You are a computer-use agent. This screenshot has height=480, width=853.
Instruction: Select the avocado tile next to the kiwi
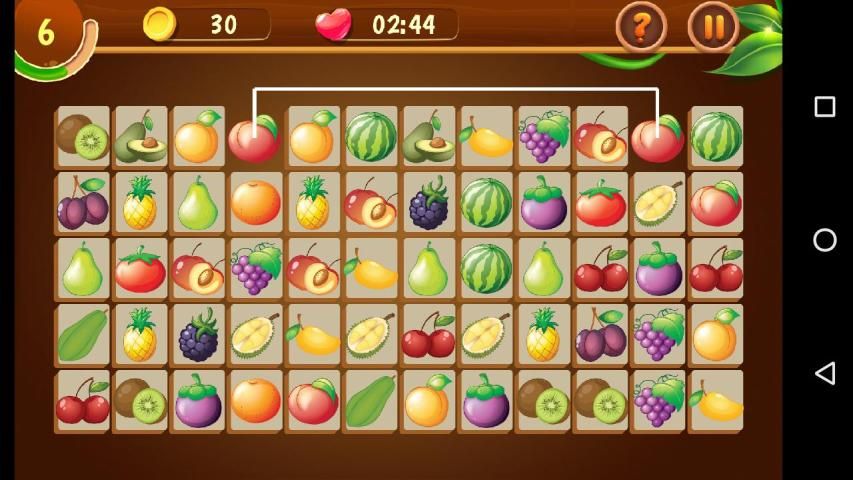(141, 137)
